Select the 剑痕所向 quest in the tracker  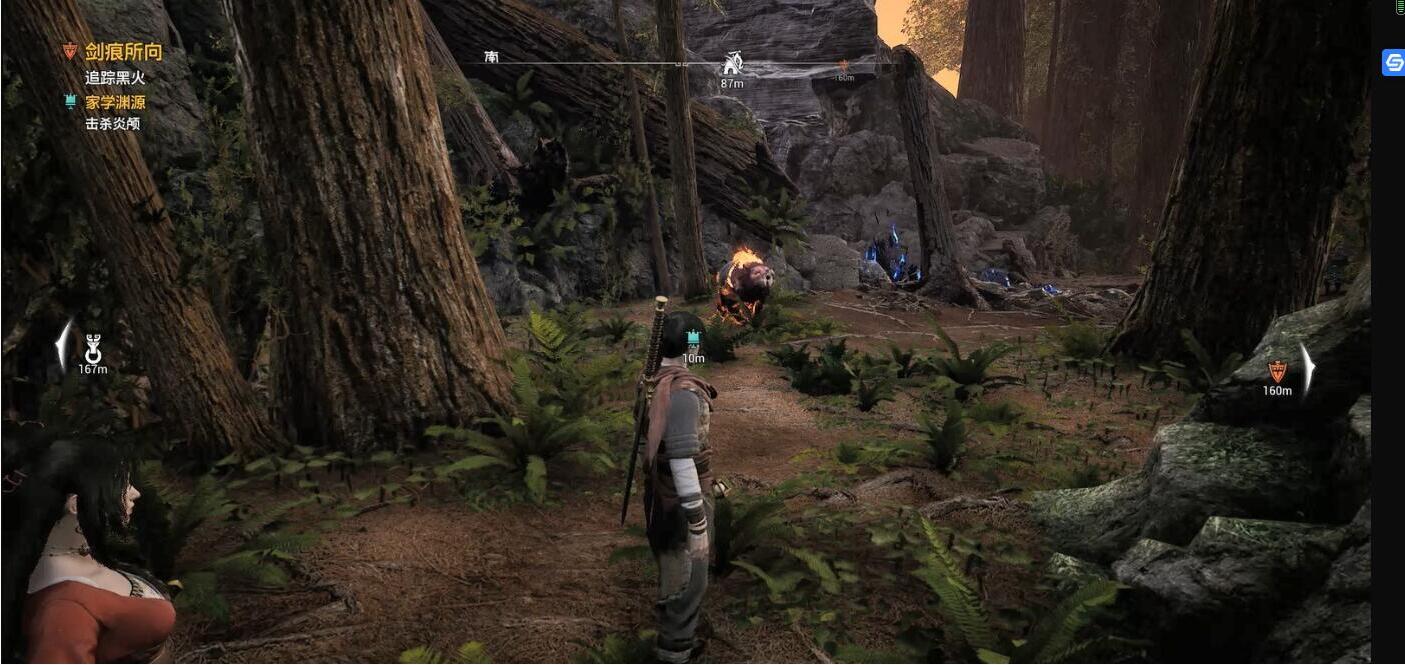pos(123,52)
